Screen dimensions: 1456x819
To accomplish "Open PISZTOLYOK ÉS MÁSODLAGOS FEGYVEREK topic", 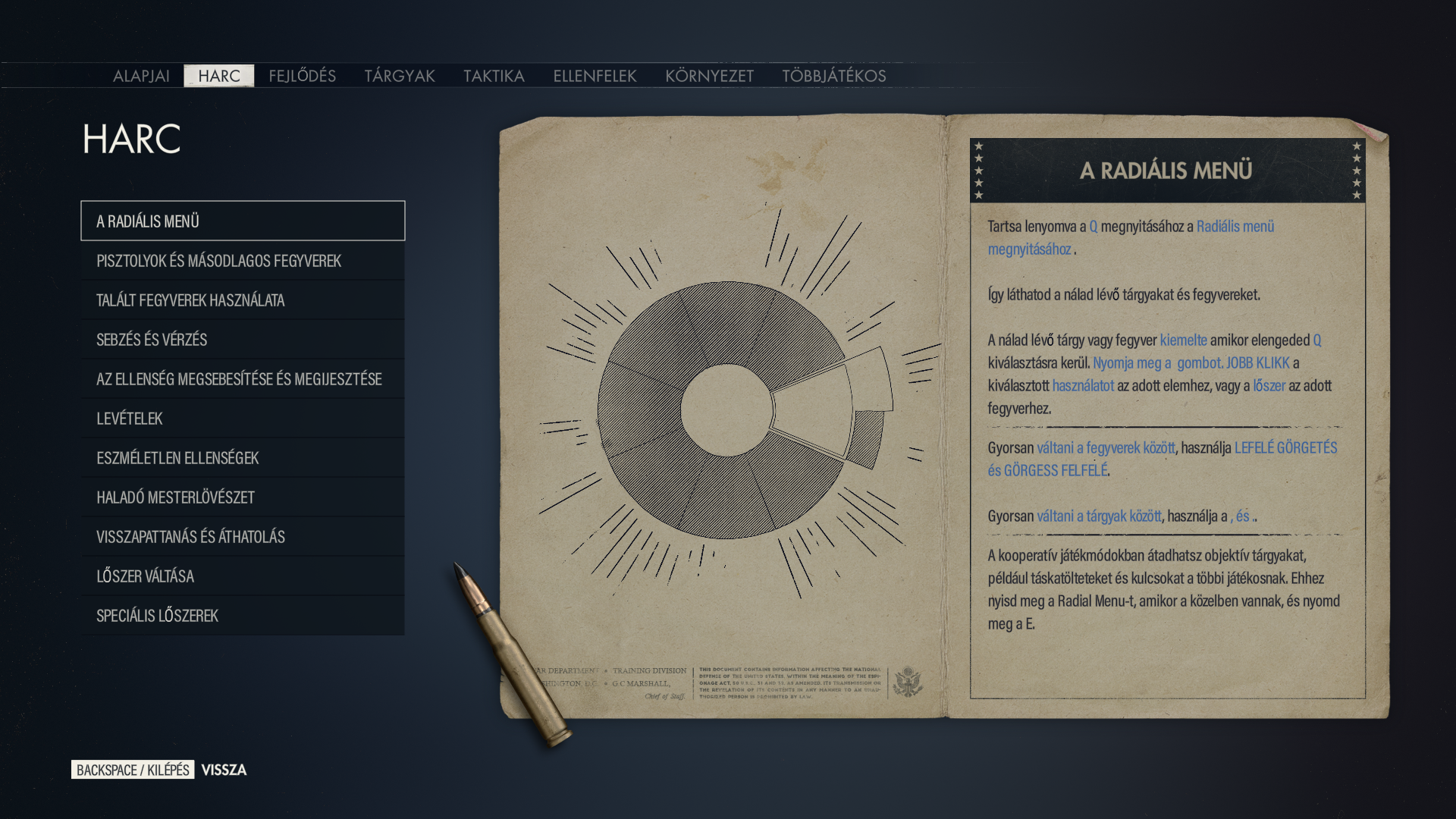I will click(x=243, y=261).
